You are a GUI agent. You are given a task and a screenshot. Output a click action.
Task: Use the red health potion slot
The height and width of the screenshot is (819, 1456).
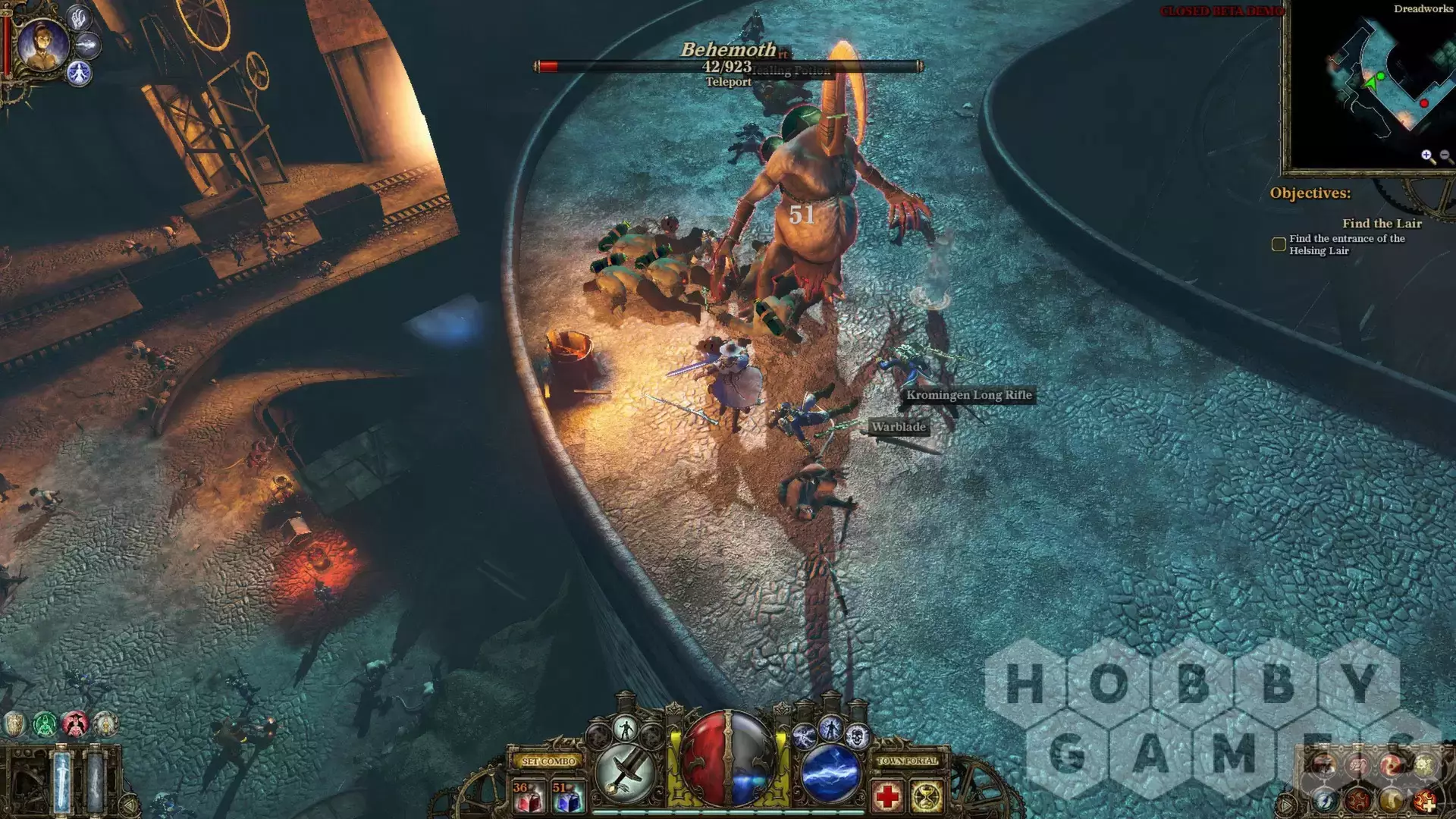(528, 797)
